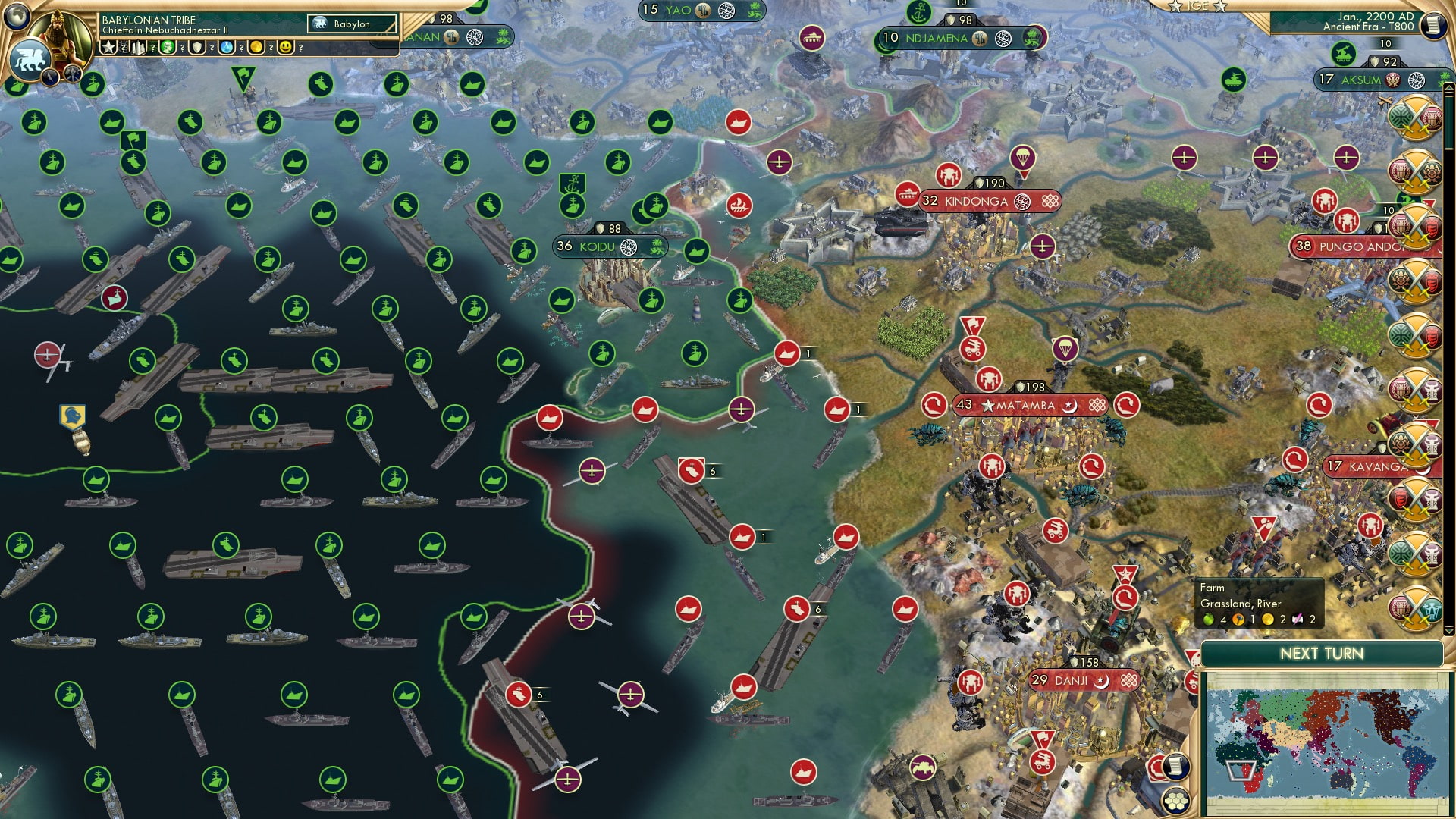Viewport: 1456px width, 819px height.
Task: Open the diplomacy globe button at top-left
Action: coord(15,16)
